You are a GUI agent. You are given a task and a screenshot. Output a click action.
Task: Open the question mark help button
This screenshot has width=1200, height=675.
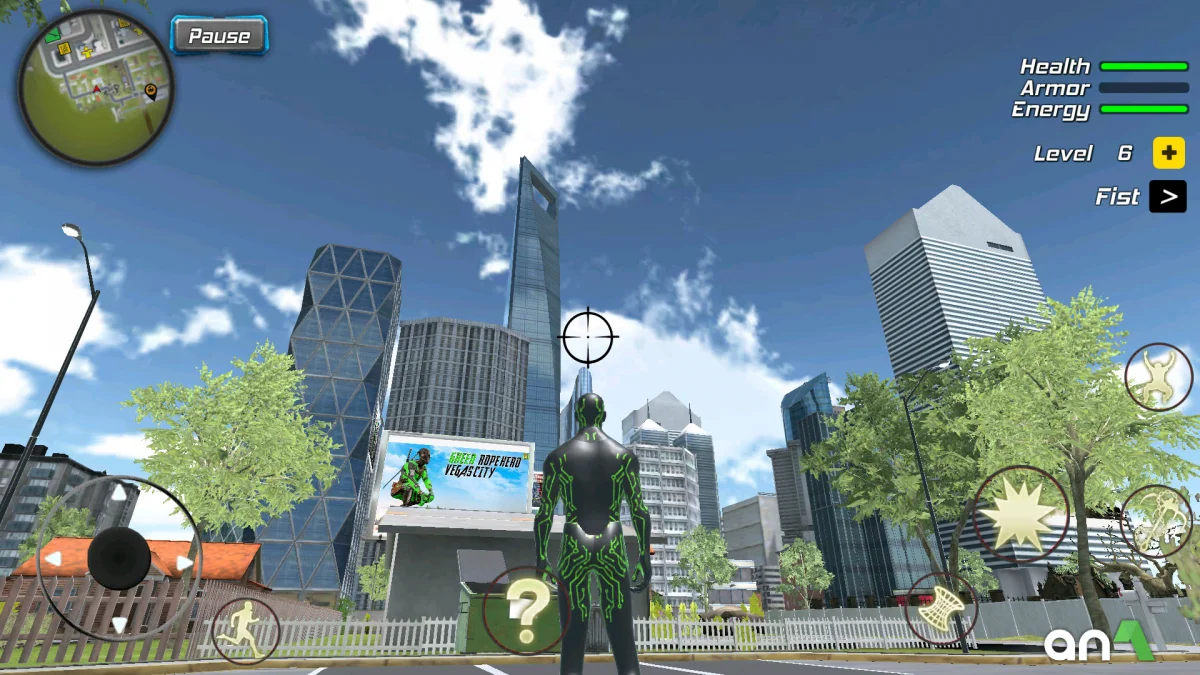[526, 610]
